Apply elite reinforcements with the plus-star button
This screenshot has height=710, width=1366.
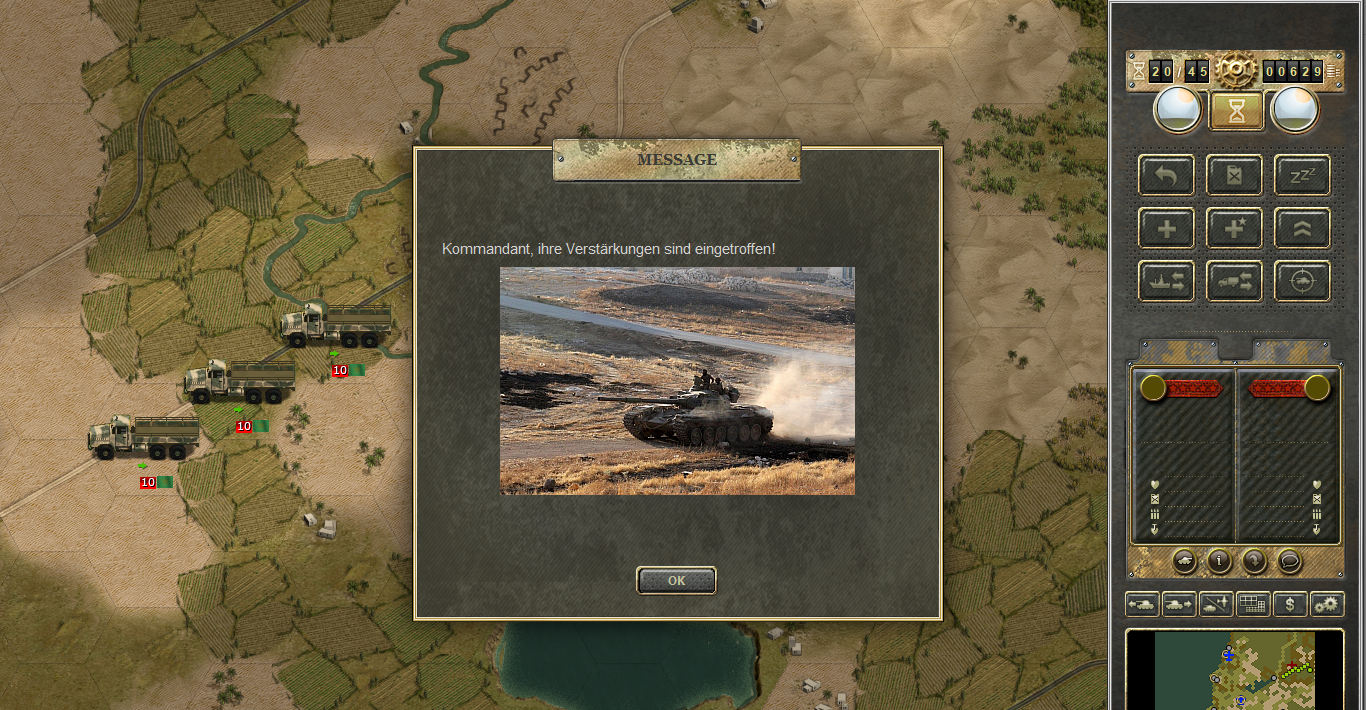pyautogui.click(x=1234, y=229)
